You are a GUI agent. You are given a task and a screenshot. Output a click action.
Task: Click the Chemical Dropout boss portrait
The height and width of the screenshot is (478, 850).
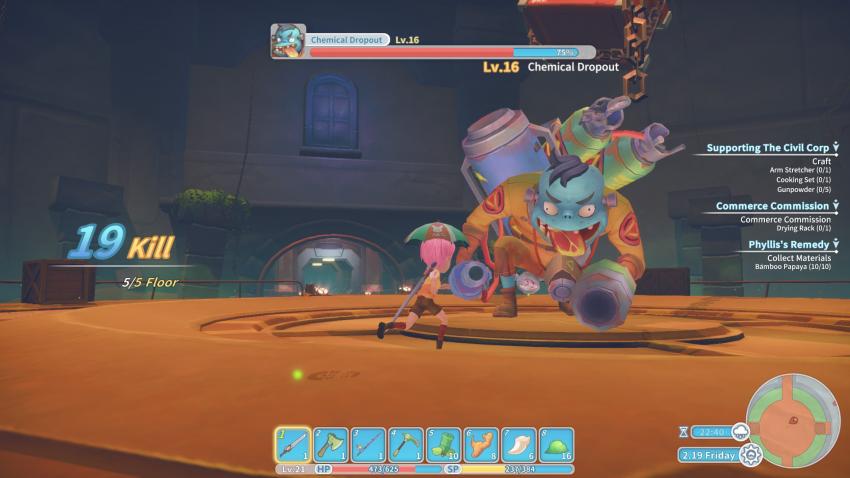(288, 41)
